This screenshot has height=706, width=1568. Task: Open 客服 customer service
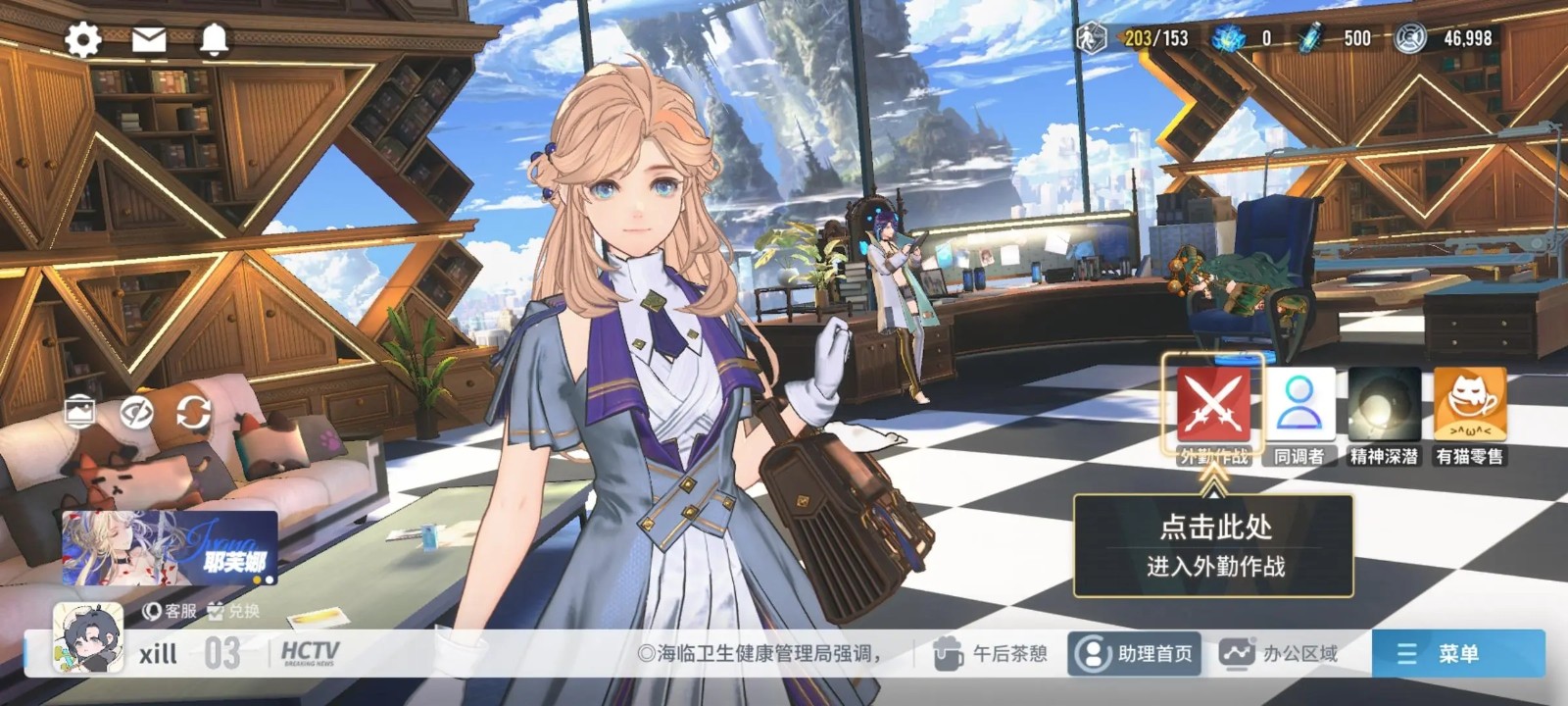pyautogui.click(x=170, y=611)
